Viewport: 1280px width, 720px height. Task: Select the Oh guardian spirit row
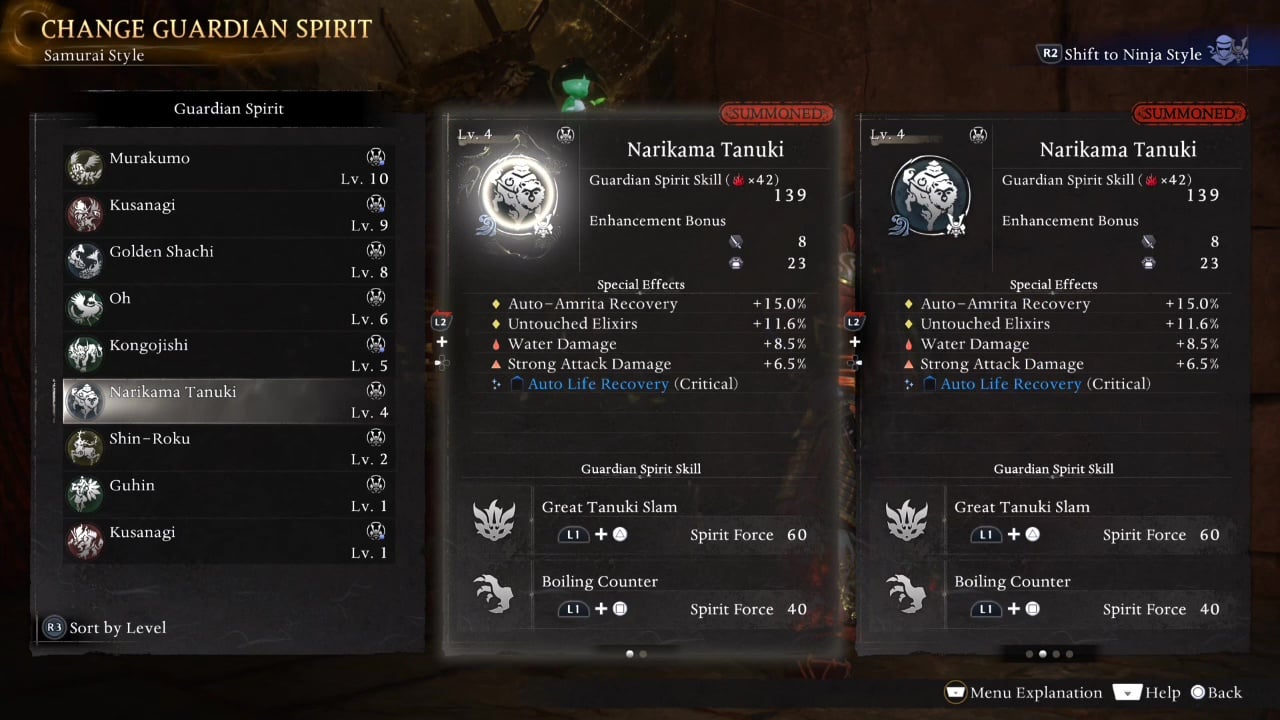coord(228,308)
